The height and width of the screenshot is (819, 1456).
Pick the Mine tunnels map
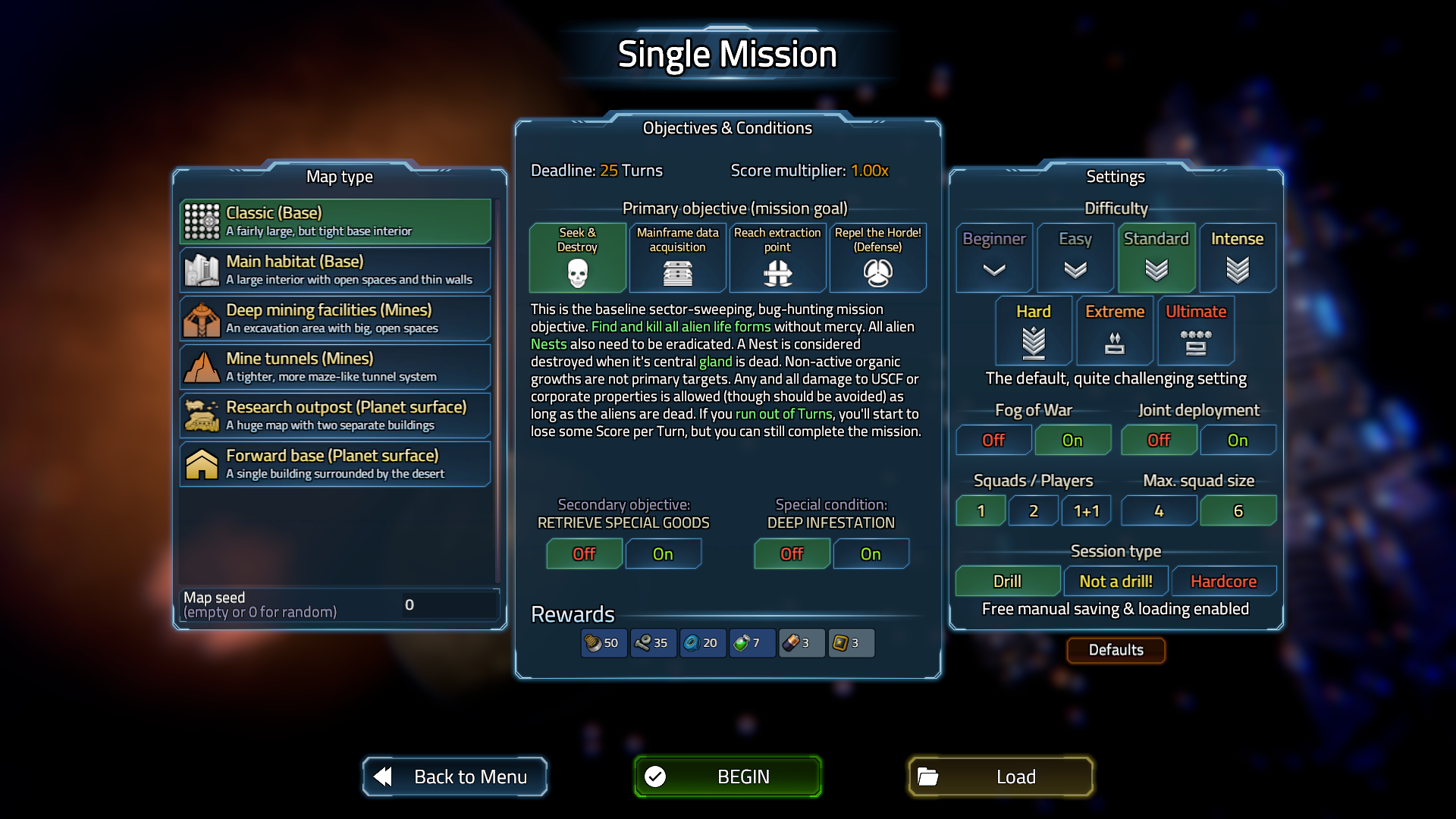pos(335,367)
